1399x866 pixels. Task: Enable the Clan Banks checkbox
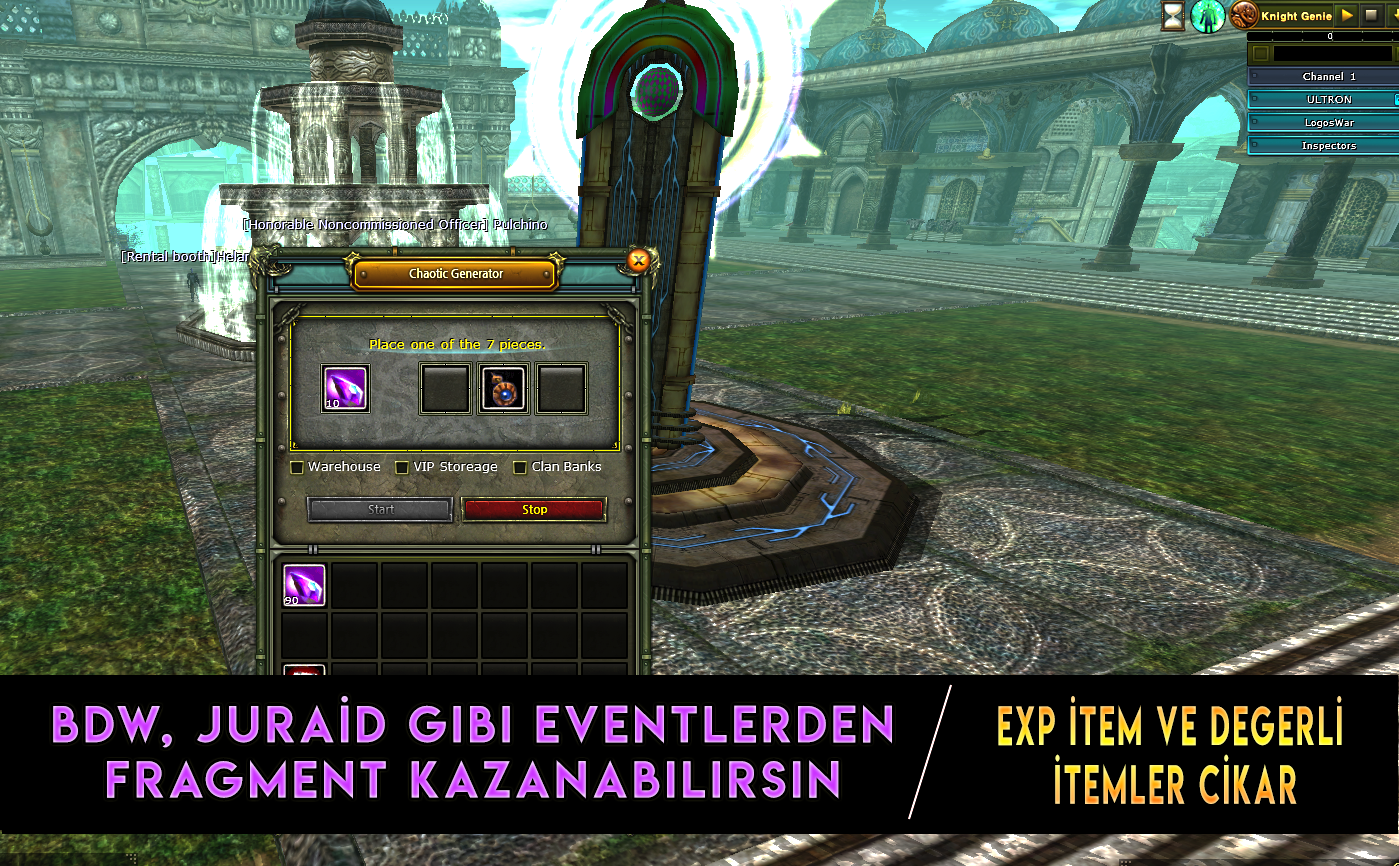coord(520,466)
